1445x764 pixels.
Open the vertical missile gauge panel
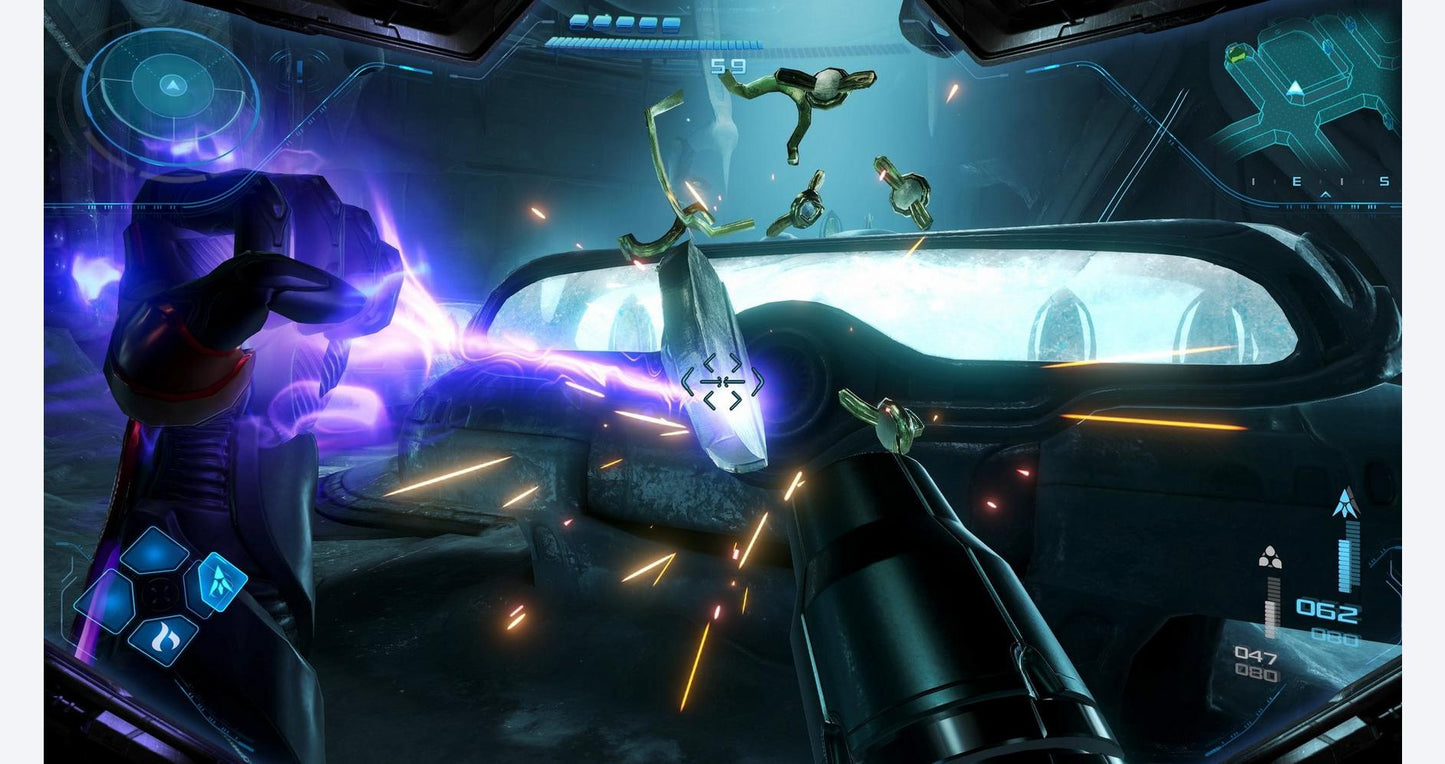(1347, 558)
